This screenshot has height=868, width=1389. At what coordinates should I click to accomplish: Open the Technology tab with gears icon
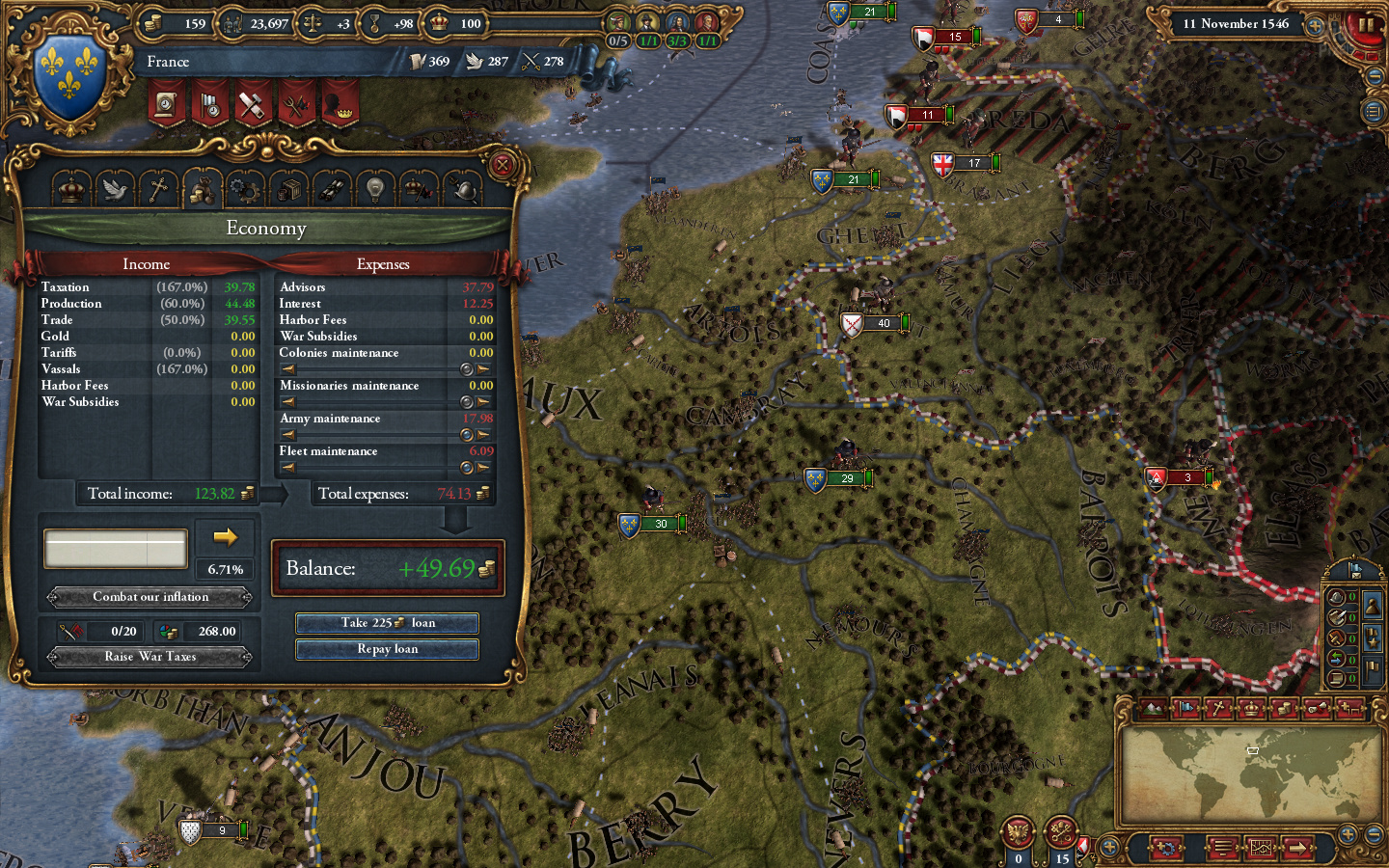pyautogui.click(x=245, y=189)
